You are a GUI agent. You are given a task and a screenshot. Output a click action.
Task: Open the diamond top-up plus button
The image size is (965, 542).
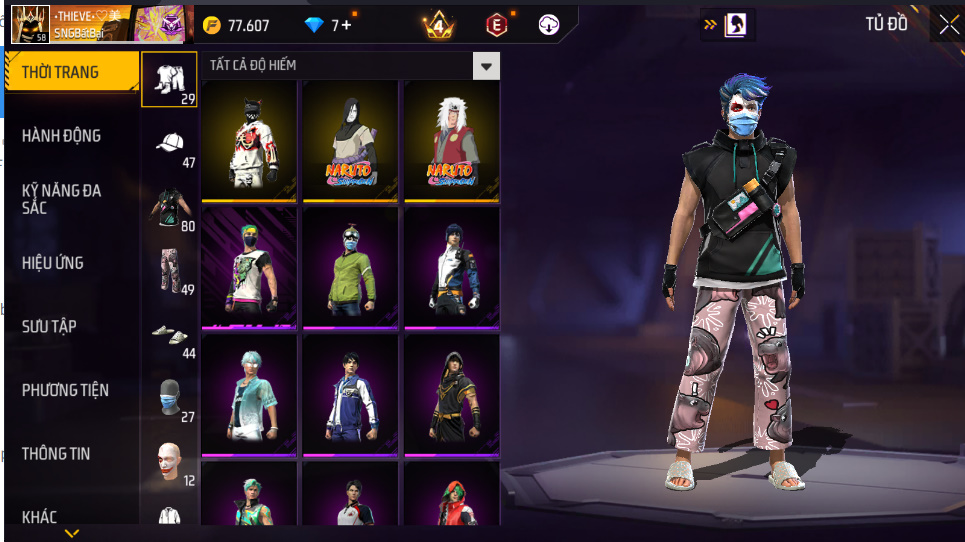click(x=346, y=26)
